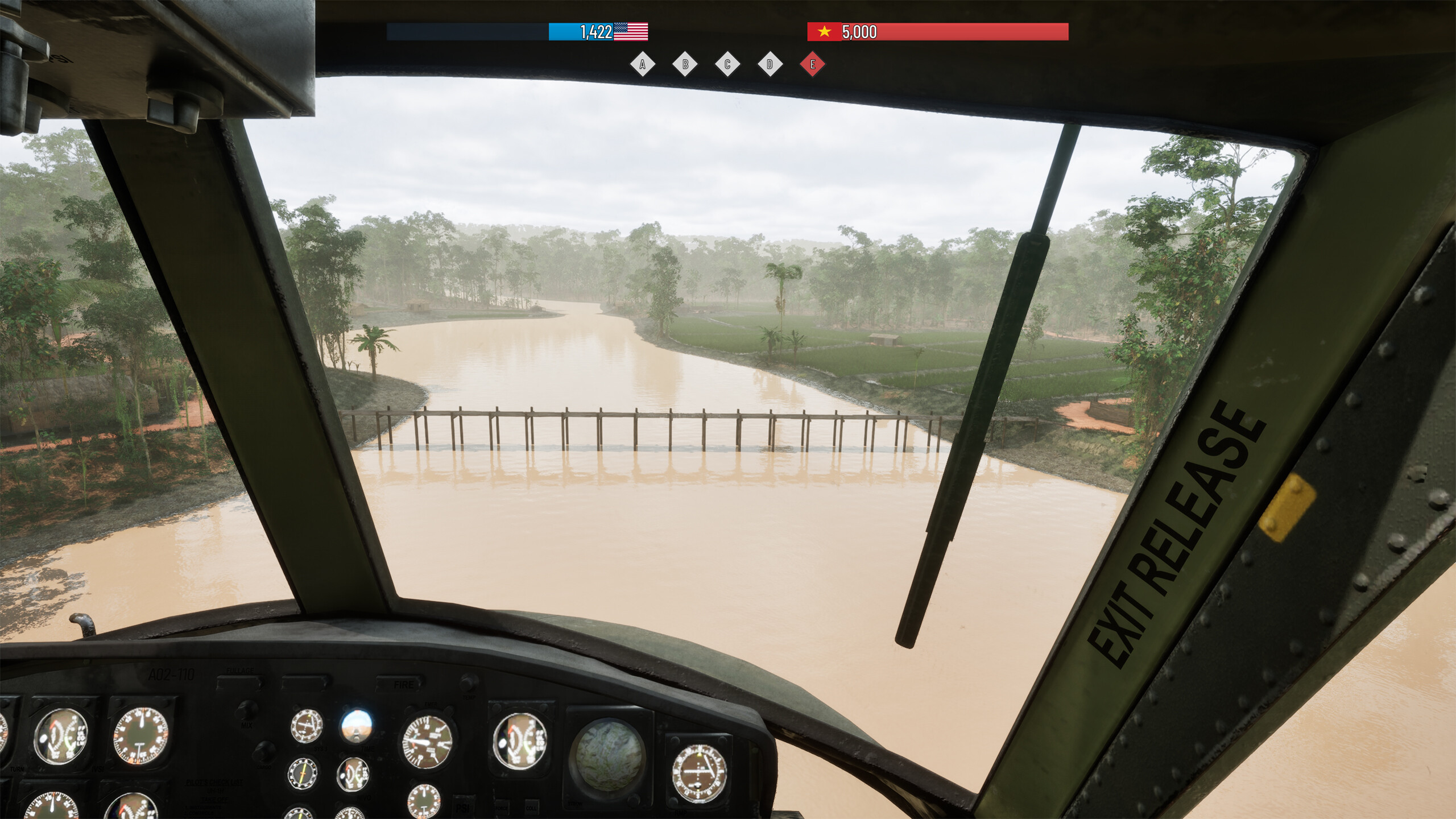
Task: Toggle the MIX knob
Action: 248,710
